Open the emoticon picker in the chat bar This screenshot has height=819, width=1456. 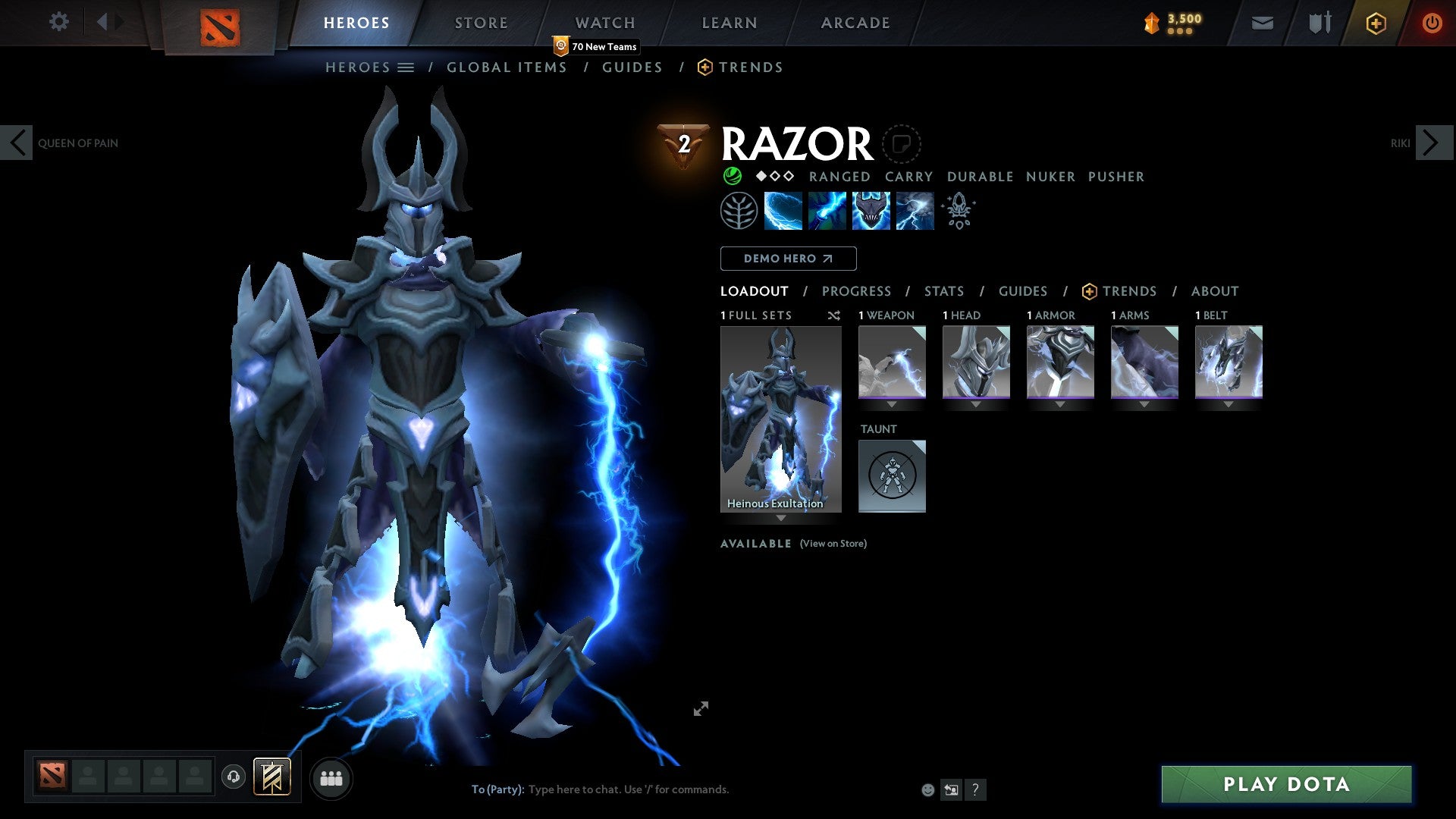coord(927,789)
